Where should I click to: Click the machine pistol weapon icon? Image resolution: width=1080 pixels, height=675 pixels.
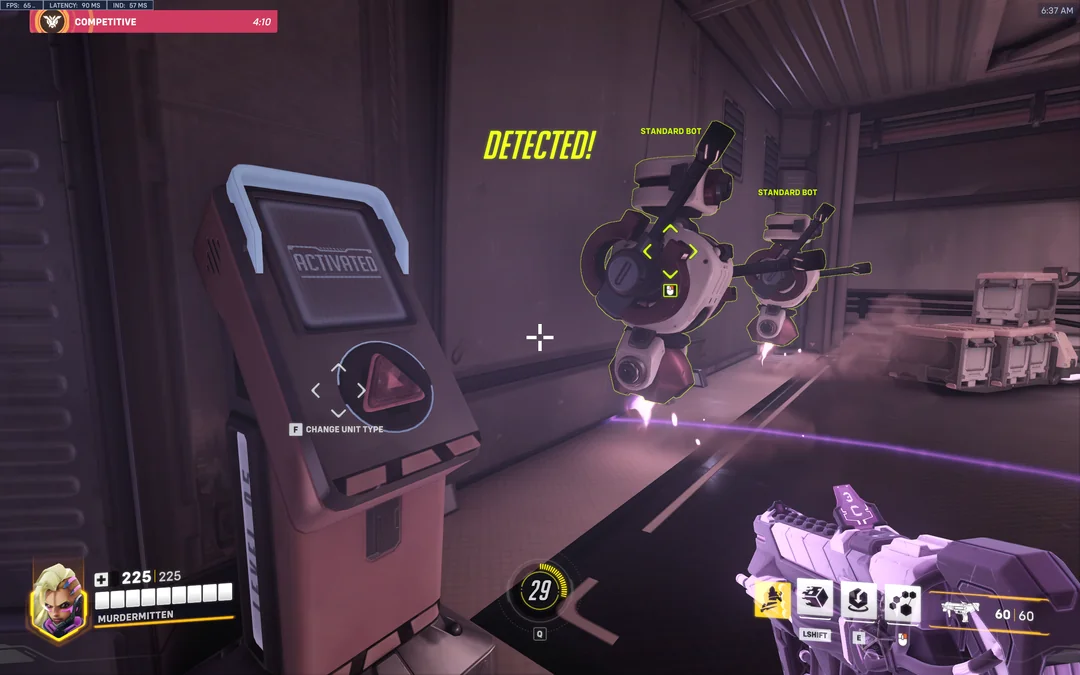tap(962, 610)
